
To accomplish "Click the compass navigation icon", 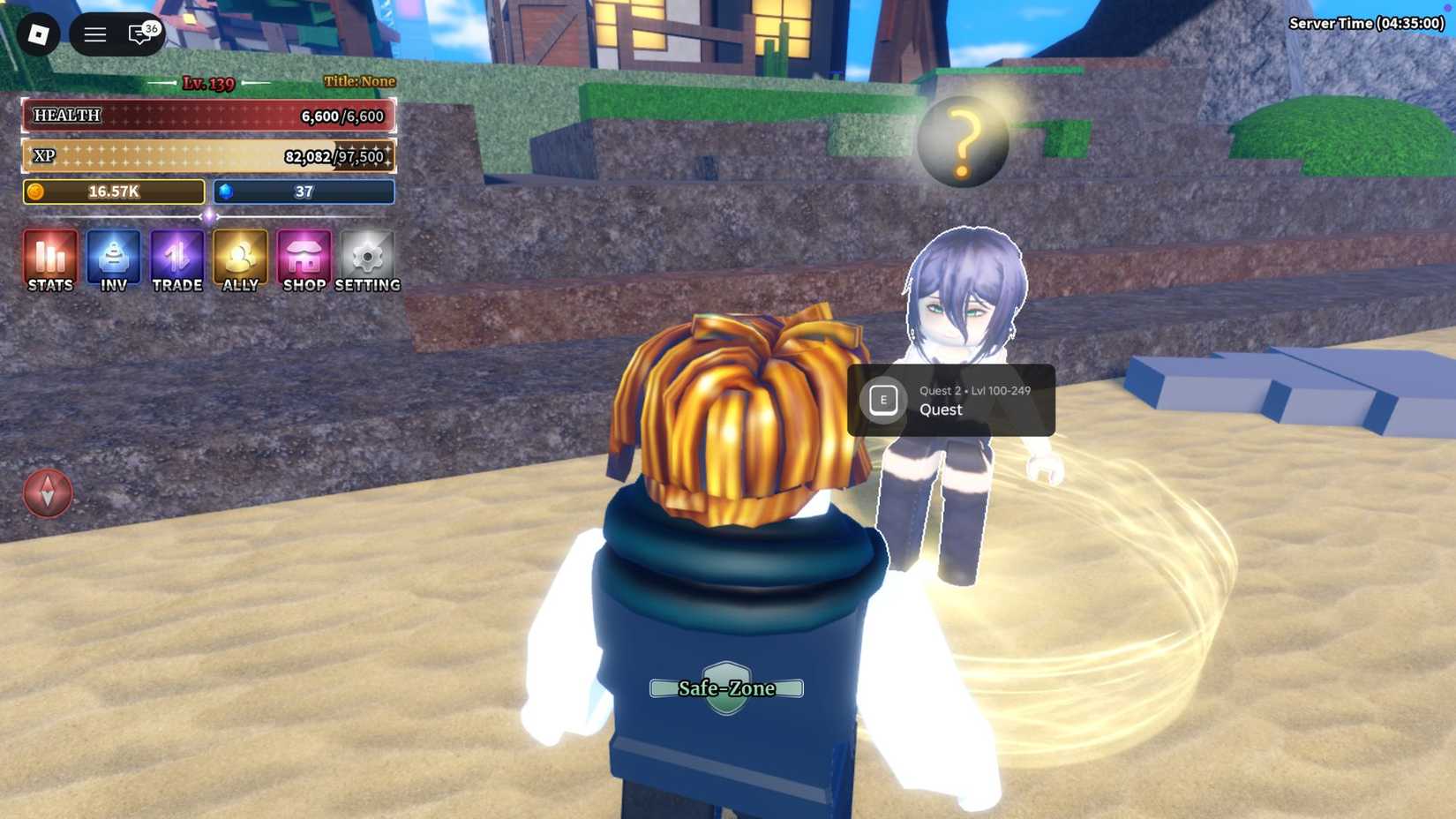I will pyautogui.click(x=47, y=493).
